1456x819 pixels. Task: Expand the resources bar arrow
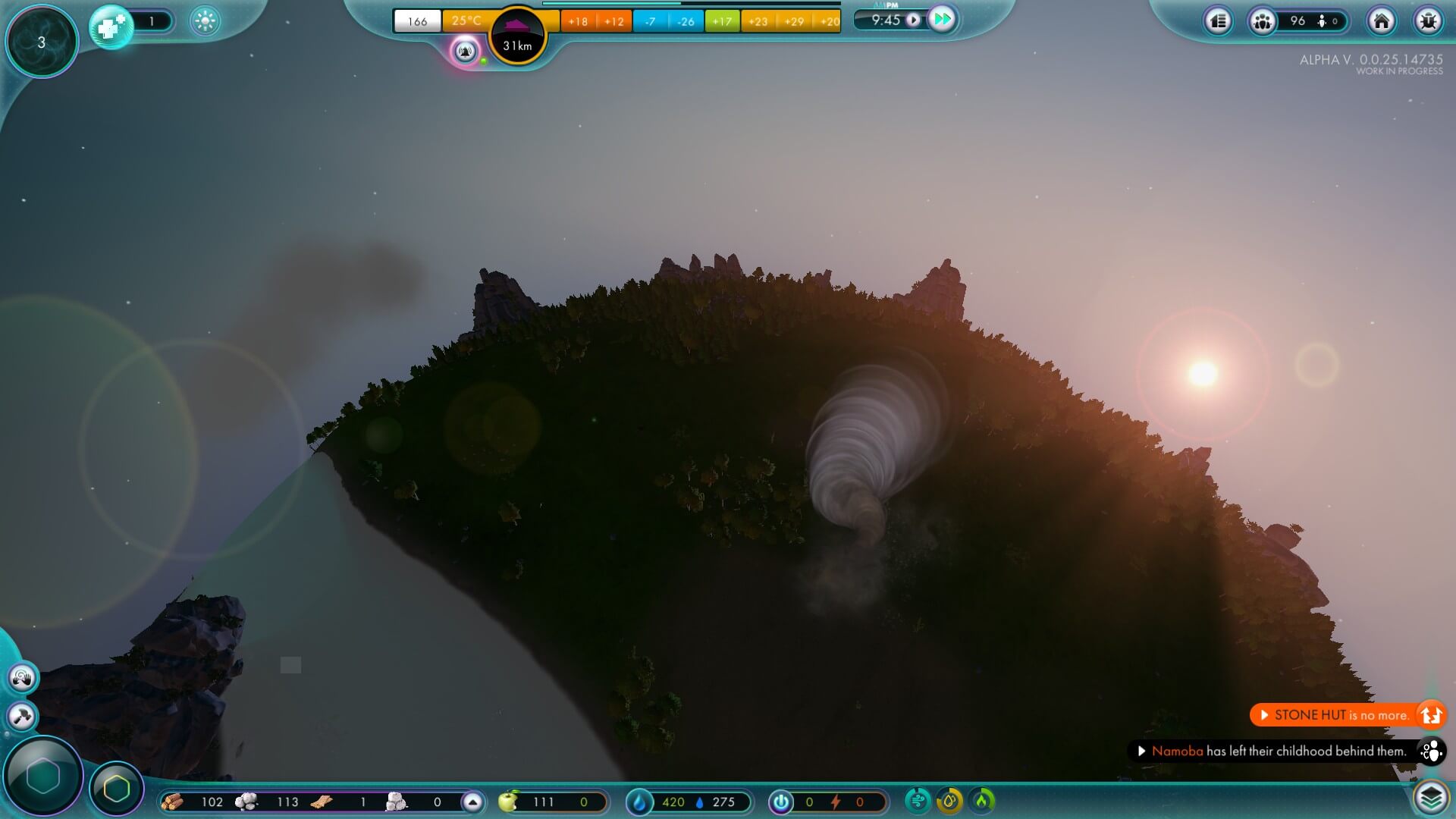472,802
